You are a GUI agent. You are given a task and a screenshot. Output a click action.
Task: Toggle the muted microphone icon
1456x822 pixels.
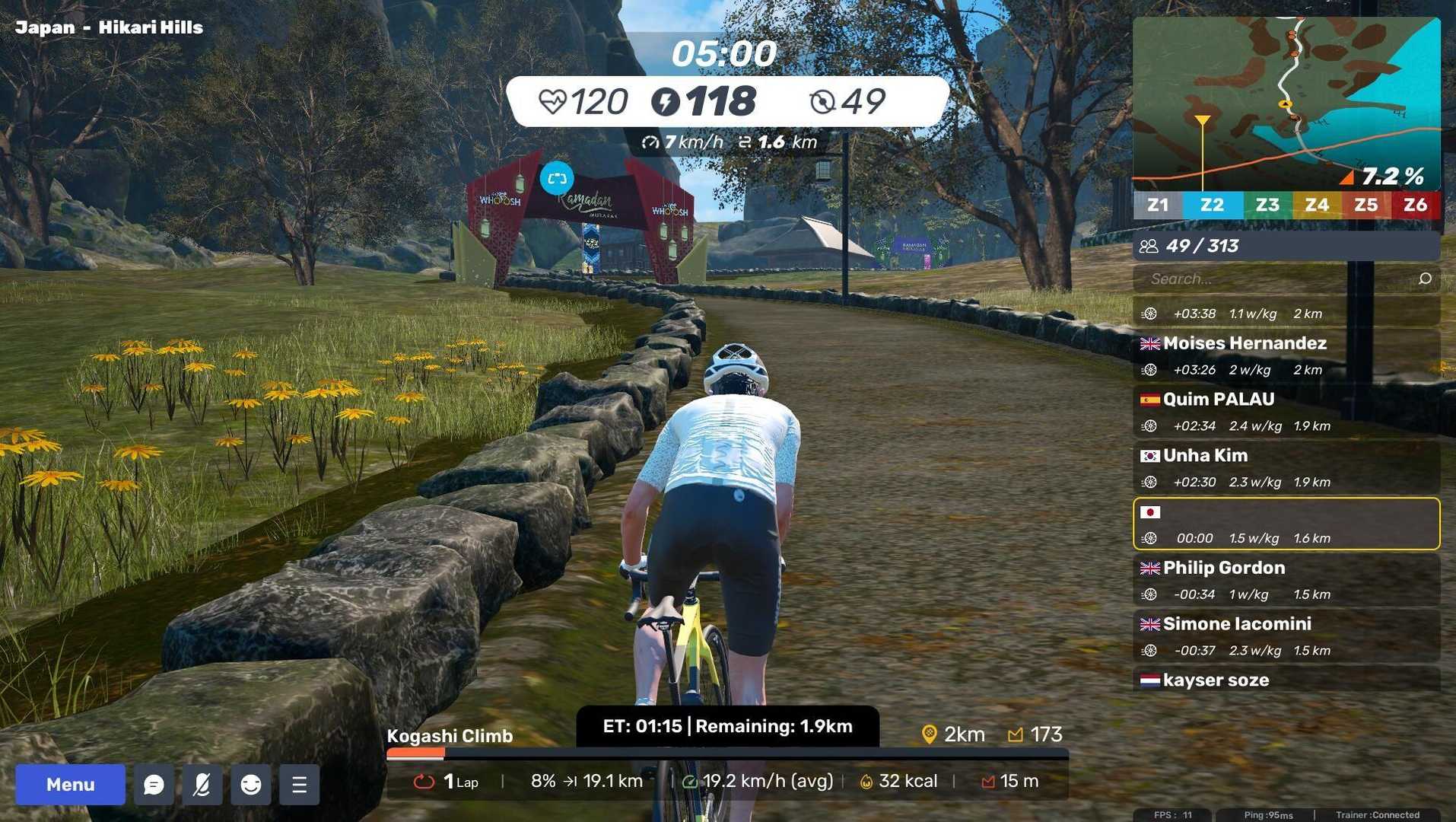coord(202,785)
